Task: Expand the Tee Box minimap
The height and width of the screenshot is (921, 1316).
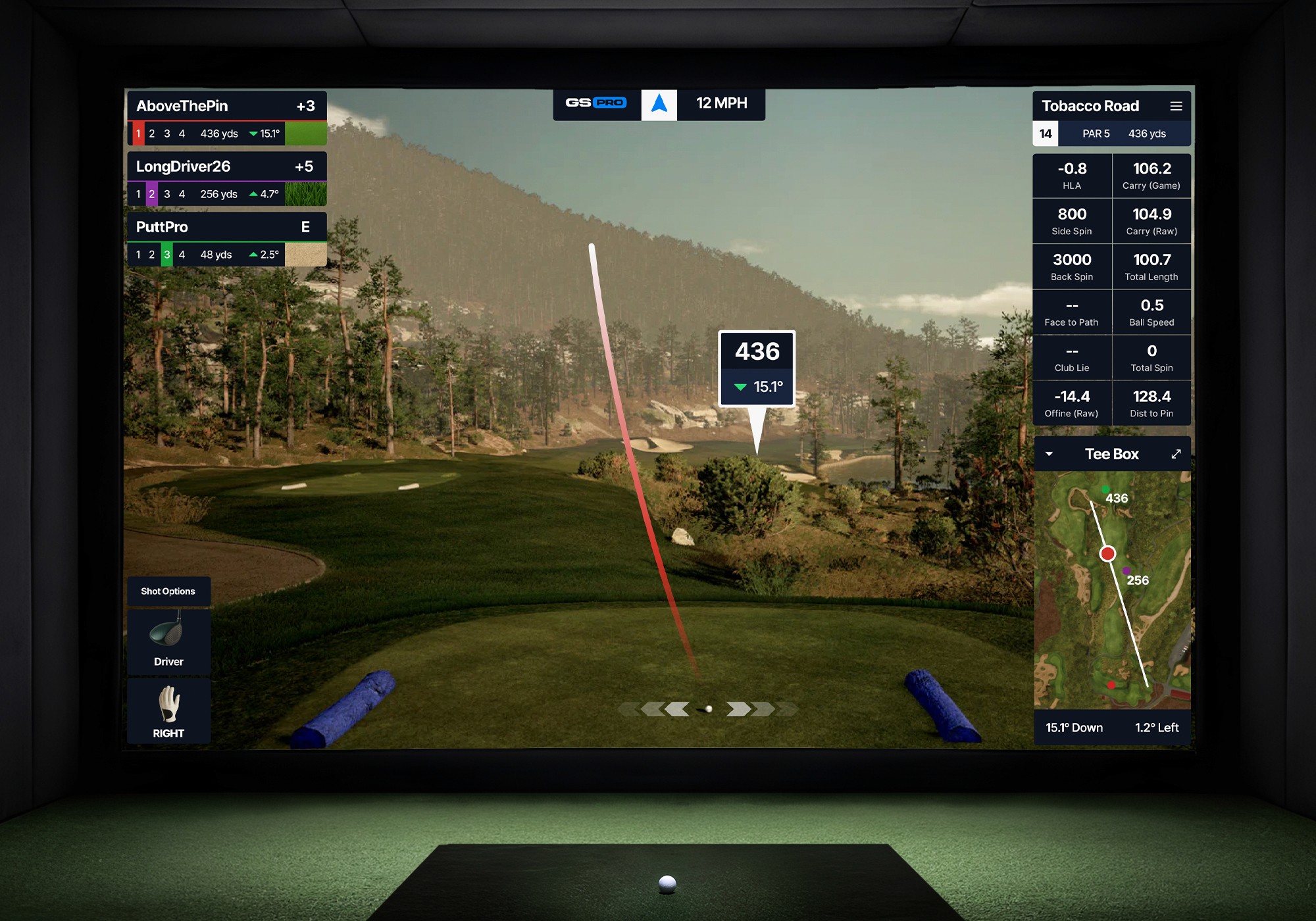Action: click(x=1176, y=454)
